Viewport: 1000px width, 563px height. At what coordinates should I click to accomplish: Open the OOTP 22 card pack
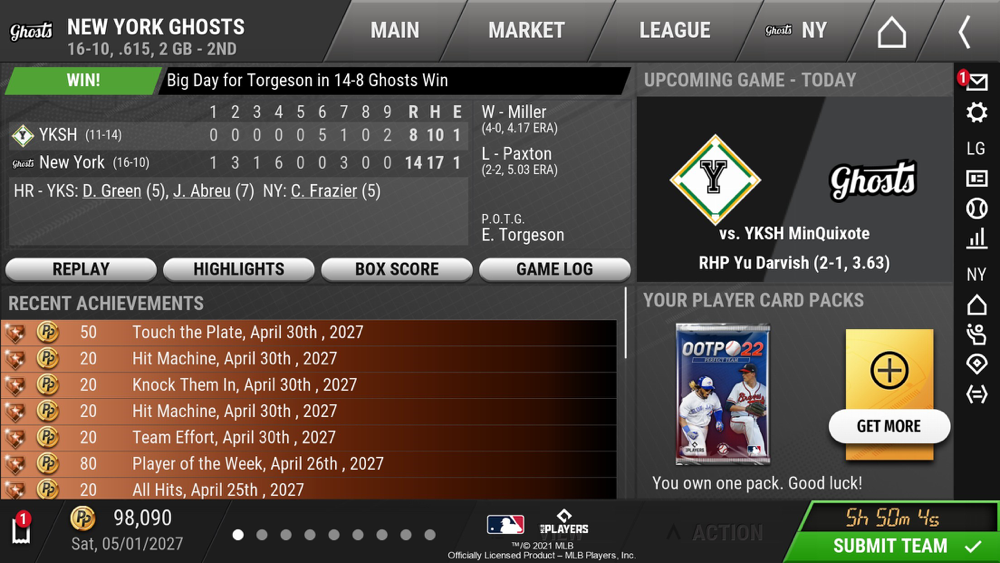[722, 394]
